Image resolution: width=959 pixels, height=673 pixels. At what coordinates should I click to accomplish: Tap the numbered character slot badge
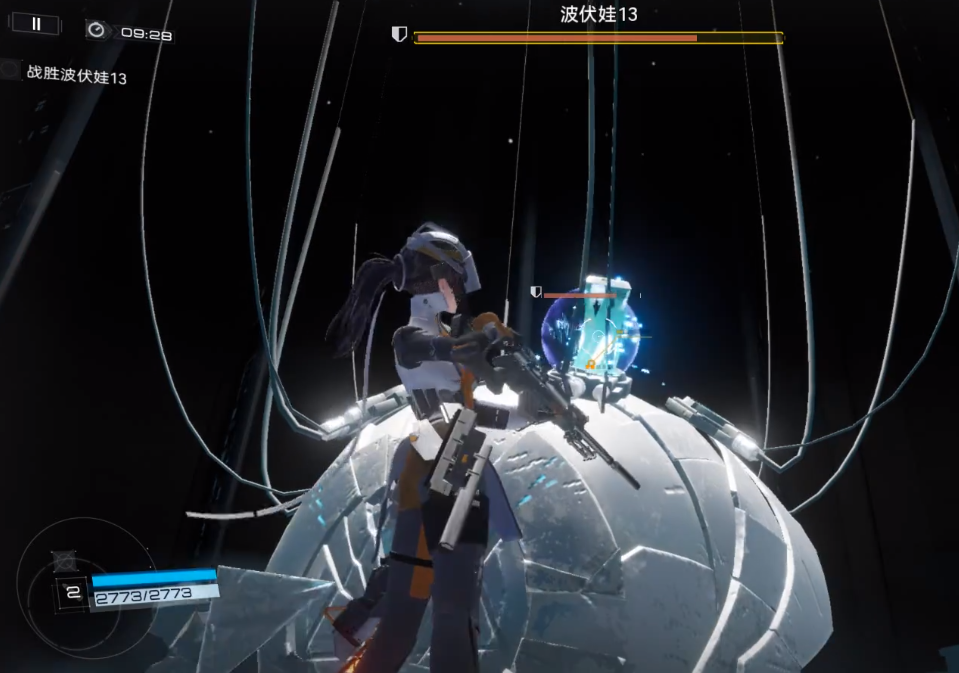point(71,592)
